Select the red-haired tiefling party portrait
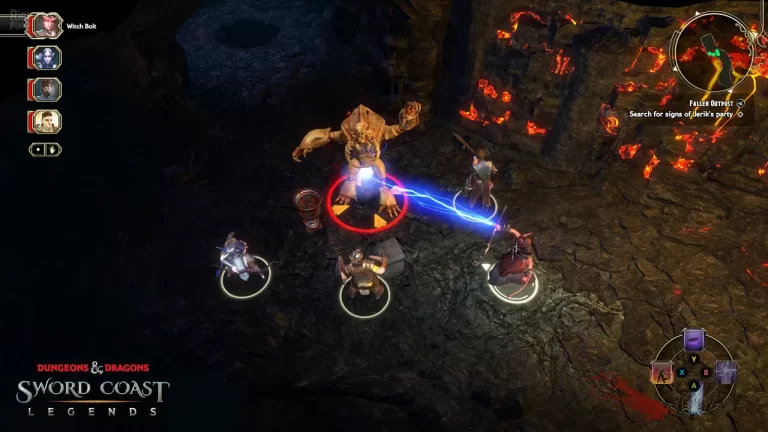Image resolution: width=768 pixels, height=432 pixels. click(46, 26)
